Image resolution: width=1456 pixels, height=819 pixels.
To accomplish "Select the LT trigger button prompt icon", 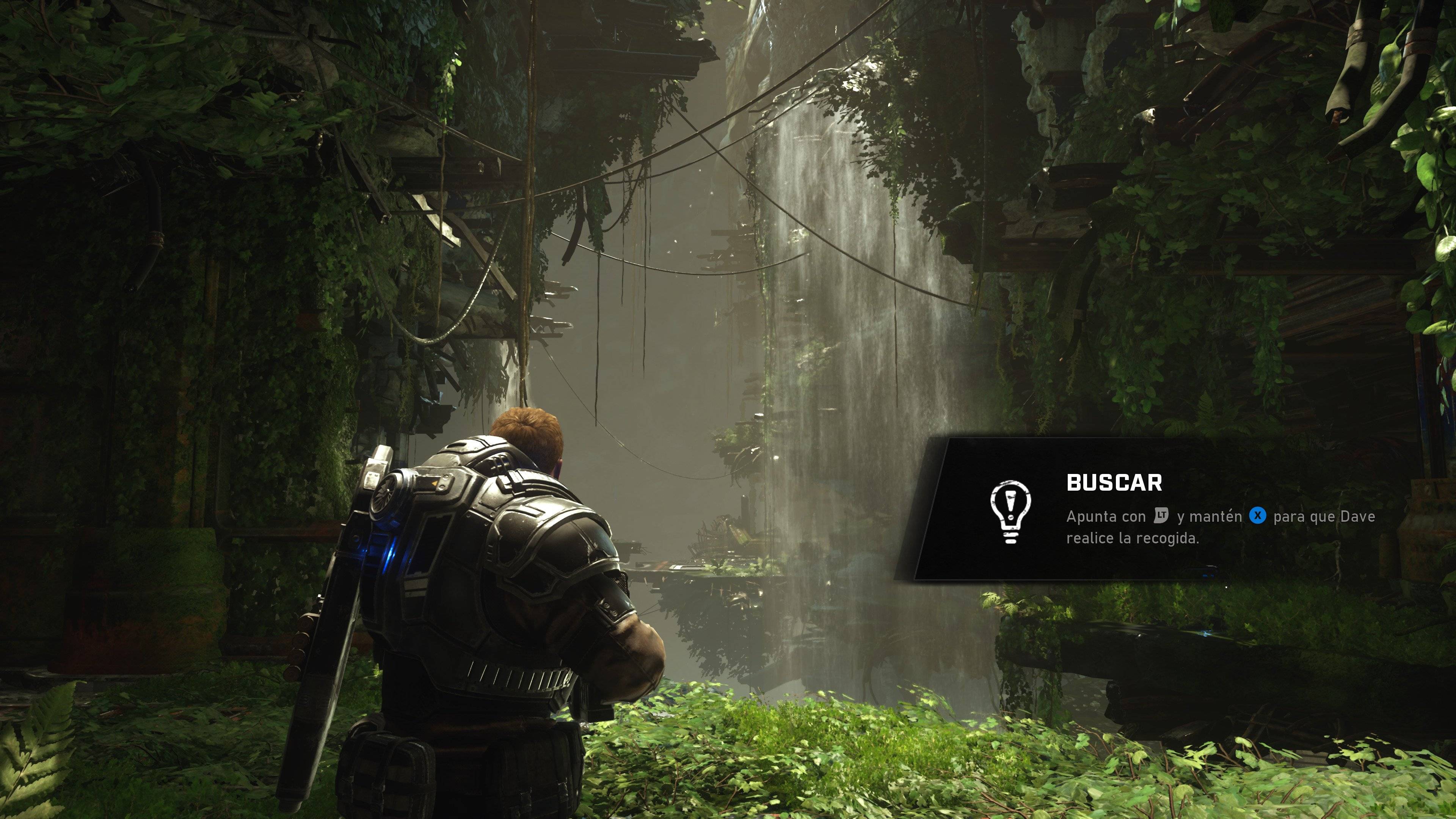I will click(x=1162, y=516).
